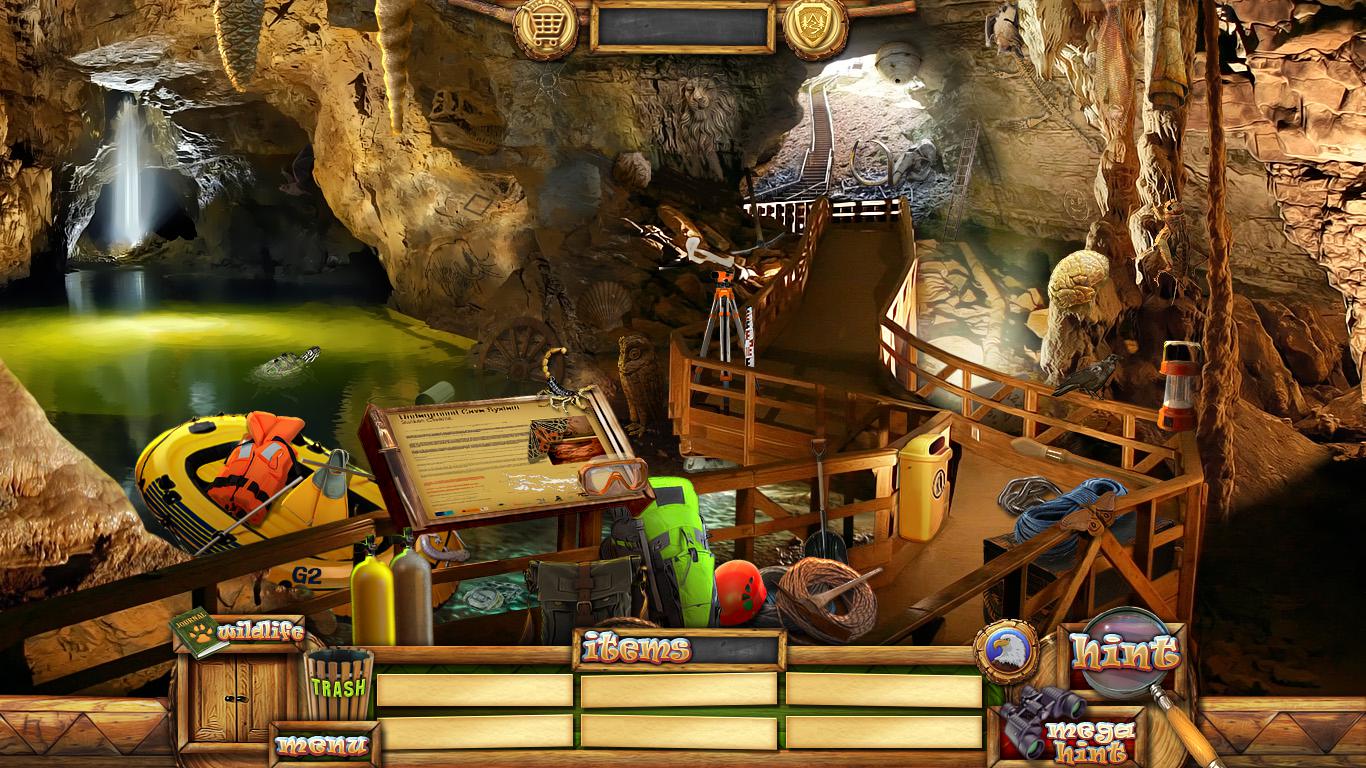This screenshot has width=1366, height=768.
Task: Click the gold badge shield icon
Action: 814,25
